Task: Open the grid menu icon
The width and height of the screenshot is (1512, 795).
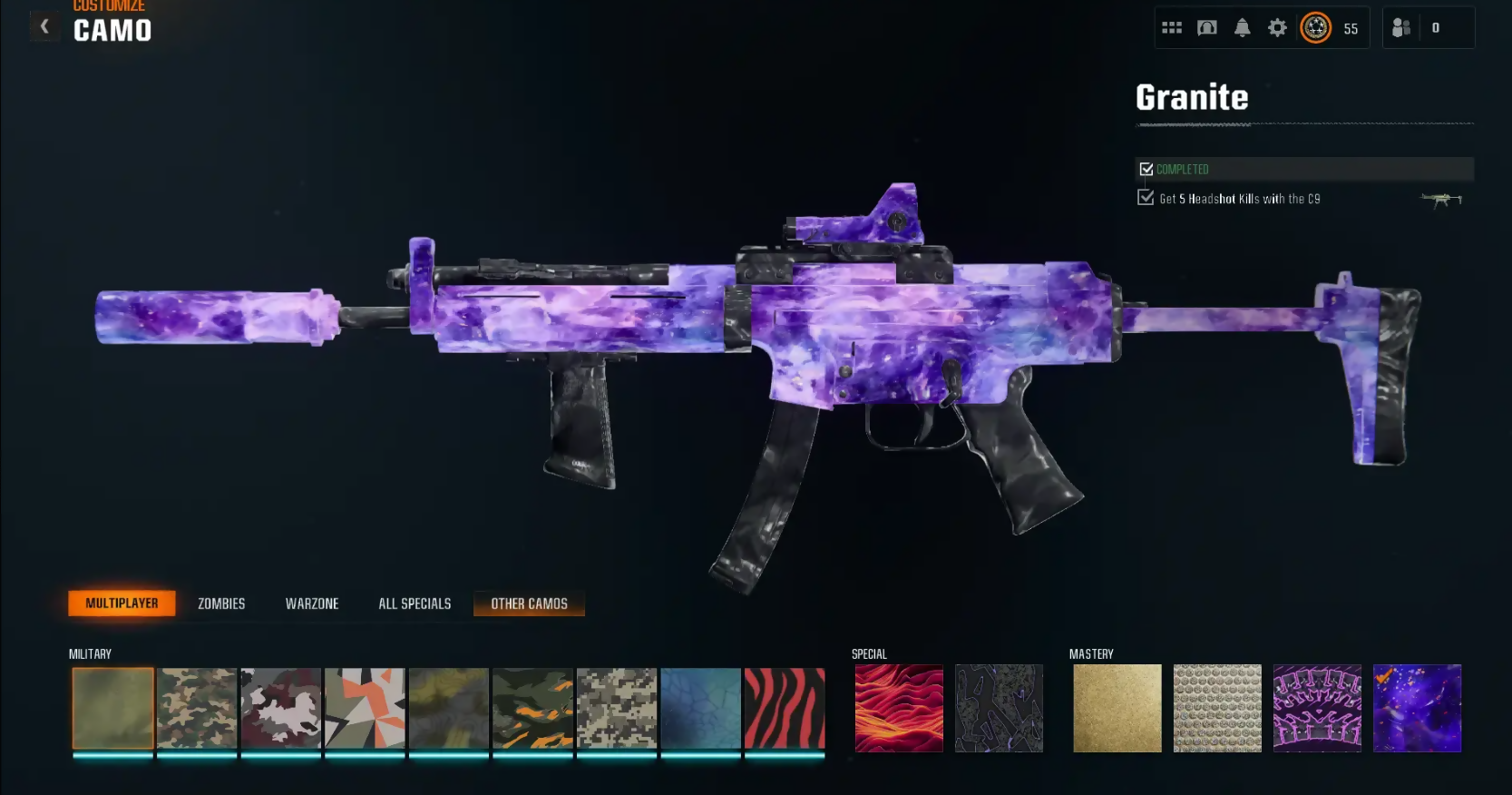Action: coord(1172,28)
